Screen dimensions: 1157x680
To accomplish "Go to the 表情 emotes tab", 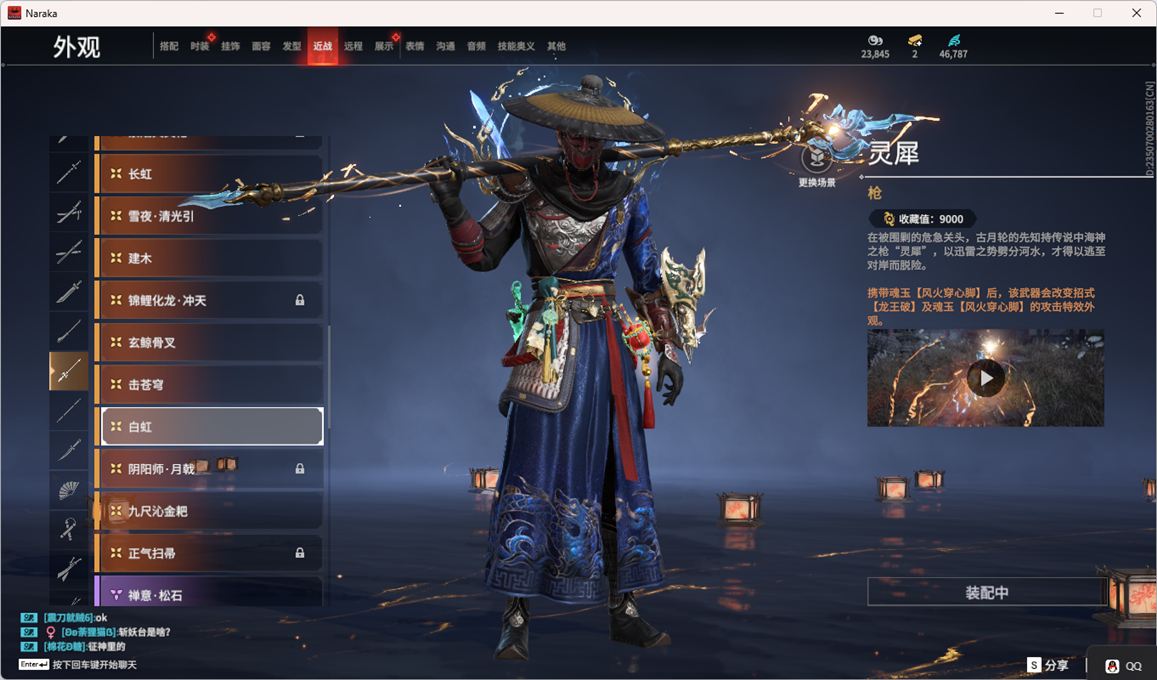I will click(414, 46).
